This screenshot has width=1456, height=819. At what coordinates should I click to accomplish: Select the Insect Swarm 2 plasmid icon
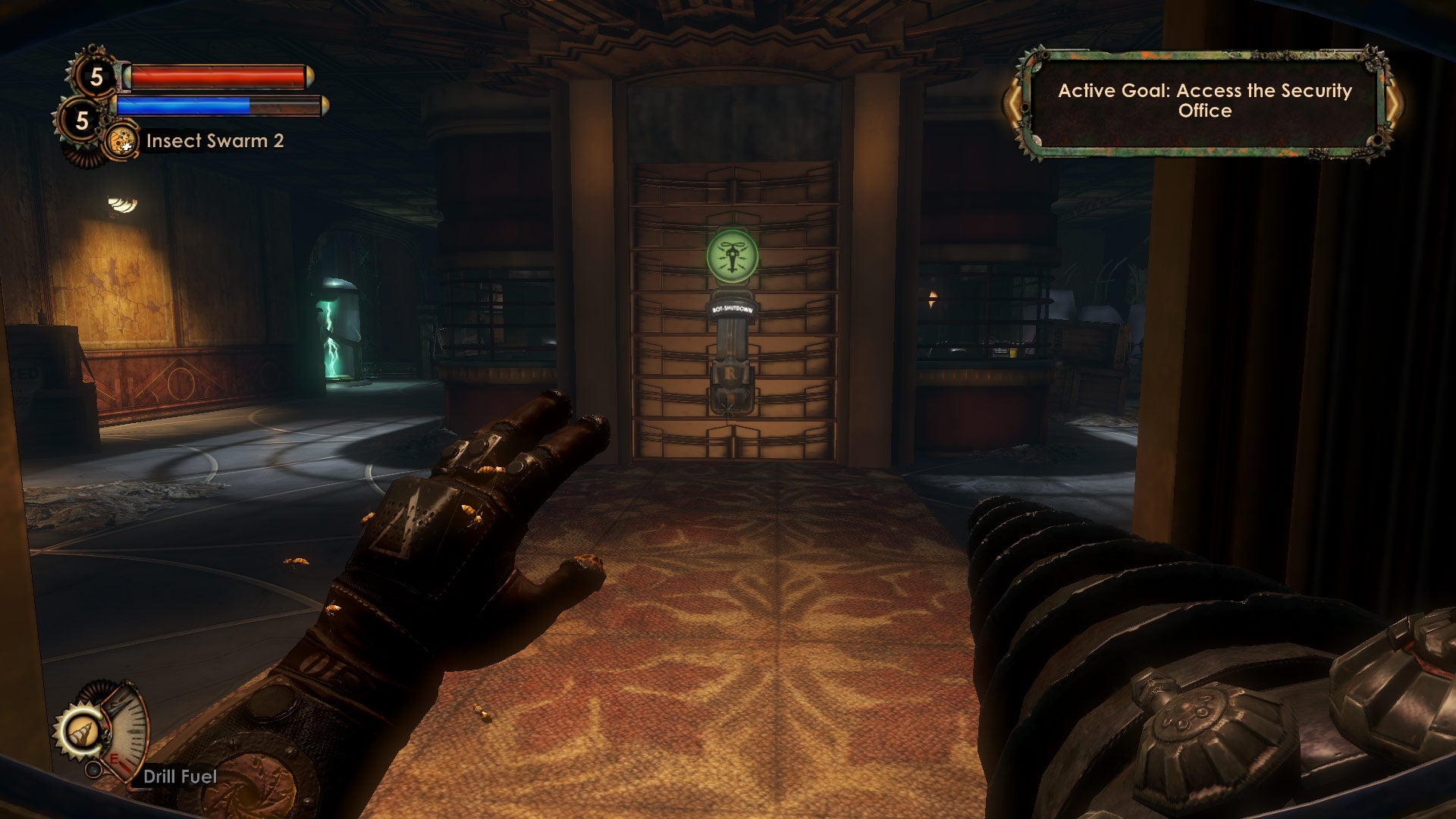click(121, 141)
